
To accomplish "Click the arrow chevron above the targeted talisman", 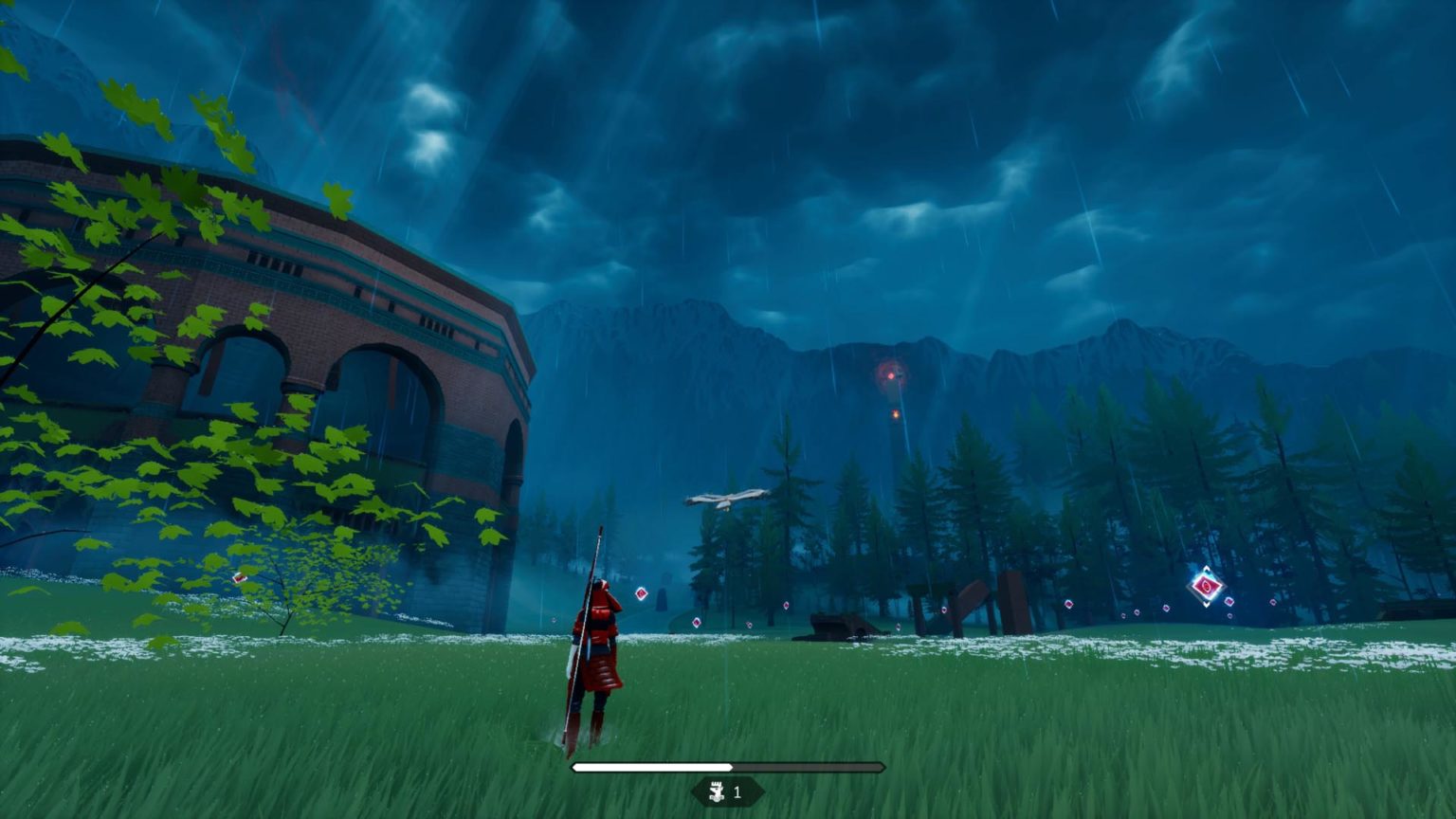I will (1206, 567).
